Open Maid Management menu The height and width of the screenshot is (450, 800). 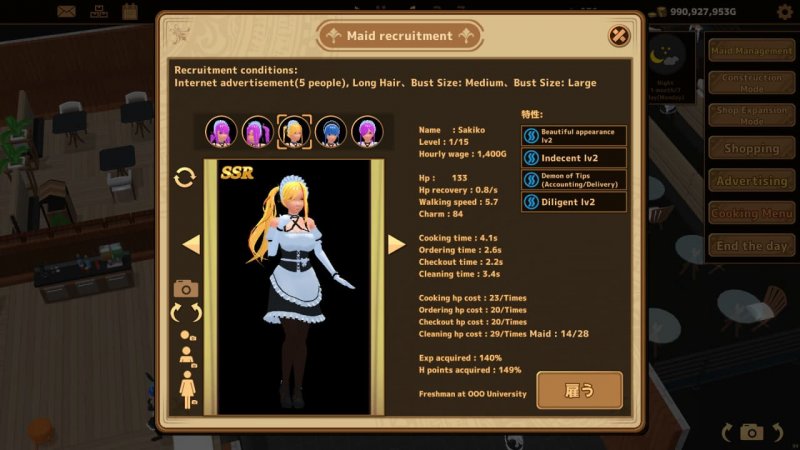coord(751,51)
